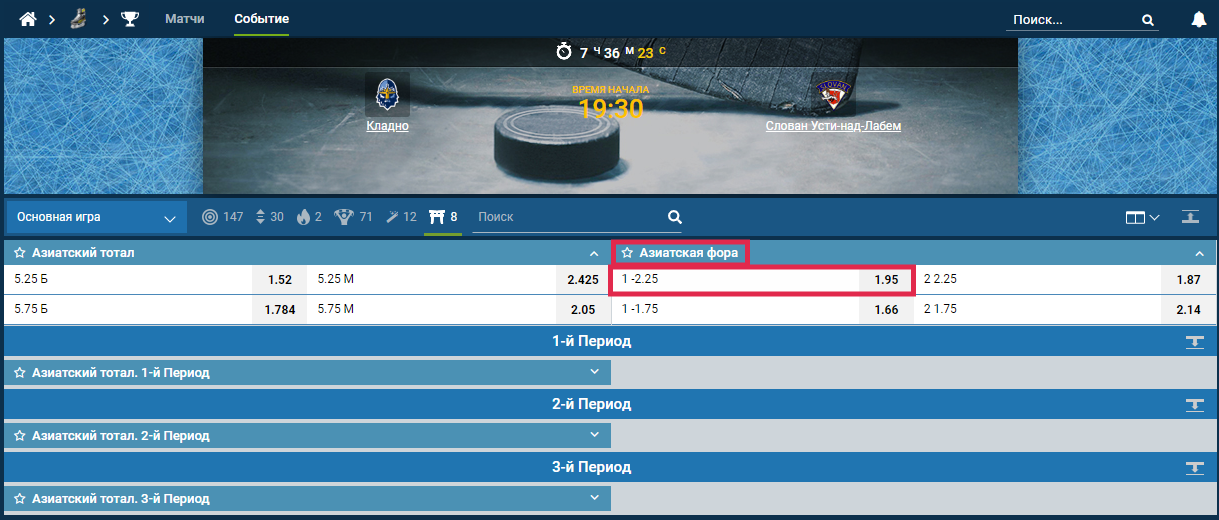The image size is (1219, 520).
Task: Open the trophy tournament breadcrumb
Action: (x=130, y=19)
